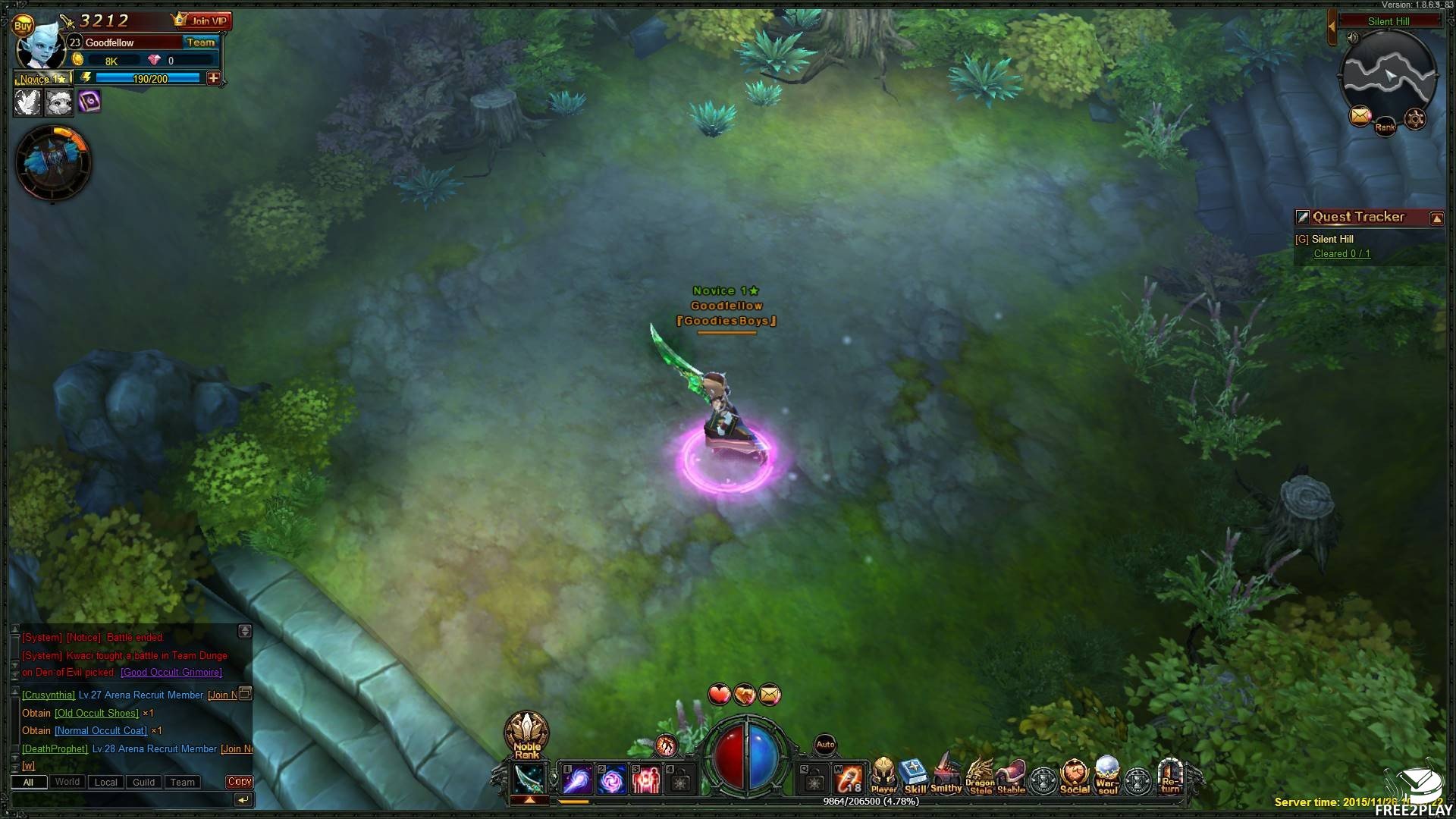The height and width of the screenshot is (819, 1456).
Task: Open the Player character menu
Action: tap(883, 777)
